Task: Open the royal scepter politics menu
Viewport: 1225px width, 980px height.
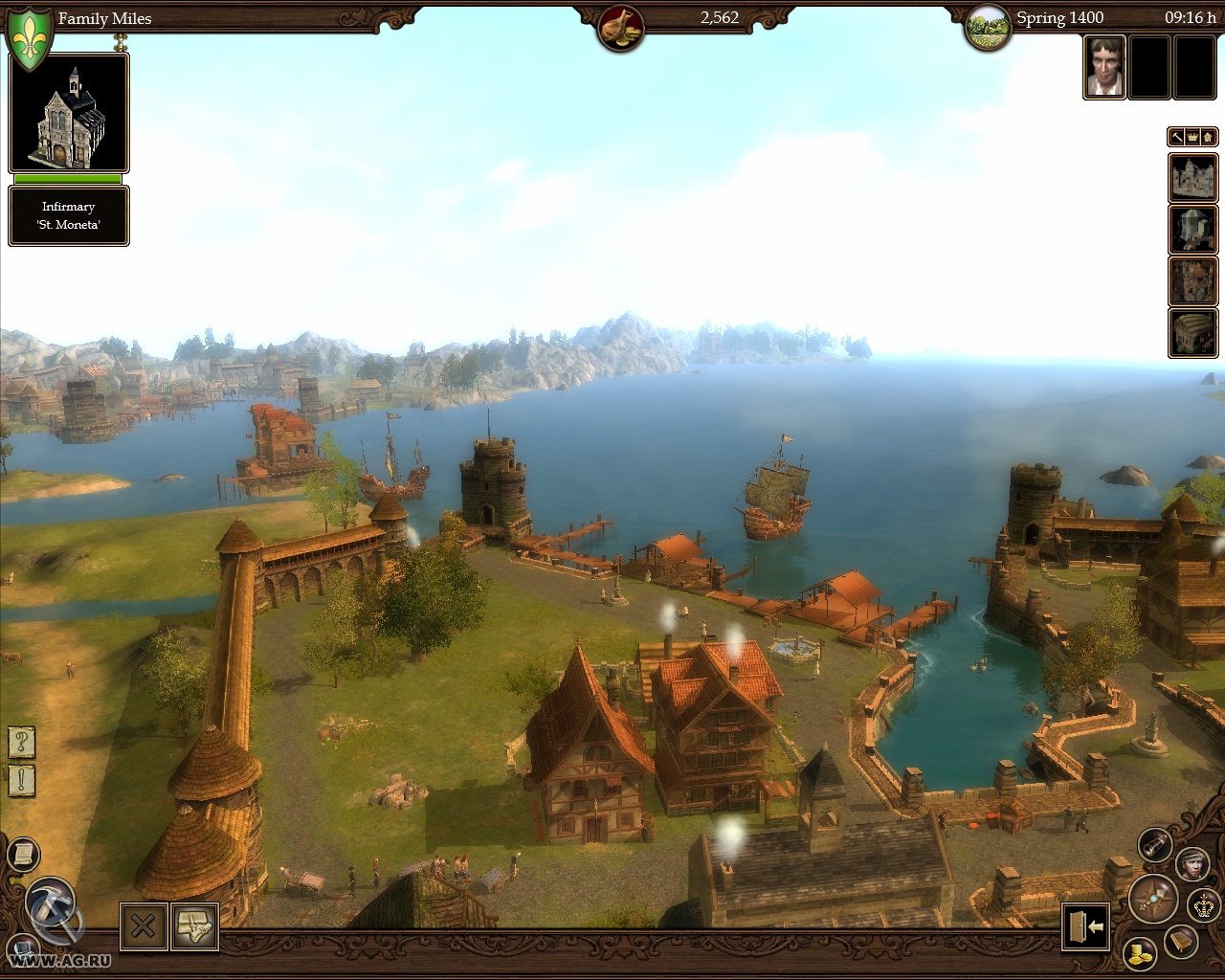Action: [1203, 905]
